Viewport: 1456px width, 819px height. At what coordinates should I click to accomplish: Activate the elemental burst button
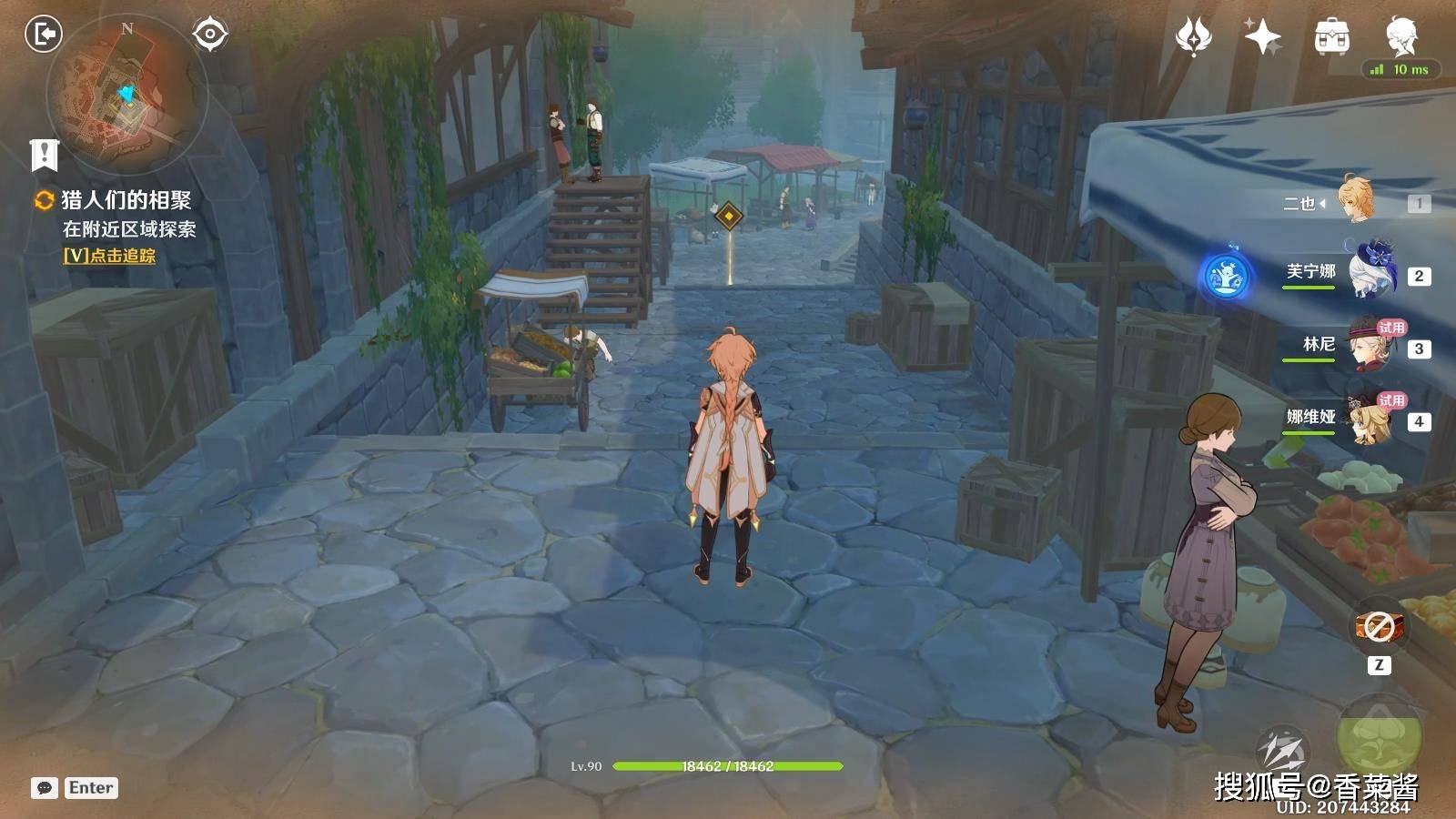[x=1379, y=735]
